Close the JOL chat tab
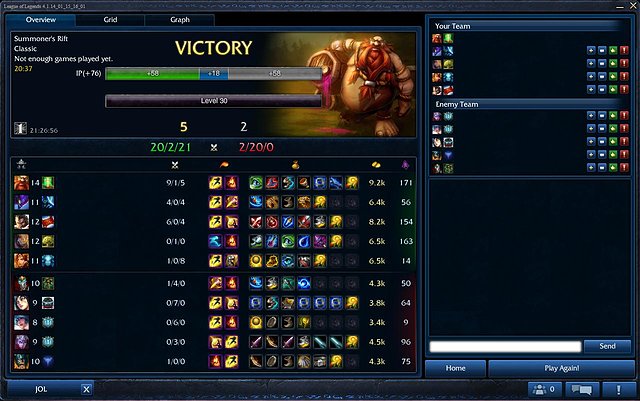This screenshot has height=401, width=640. pos(87,389)
